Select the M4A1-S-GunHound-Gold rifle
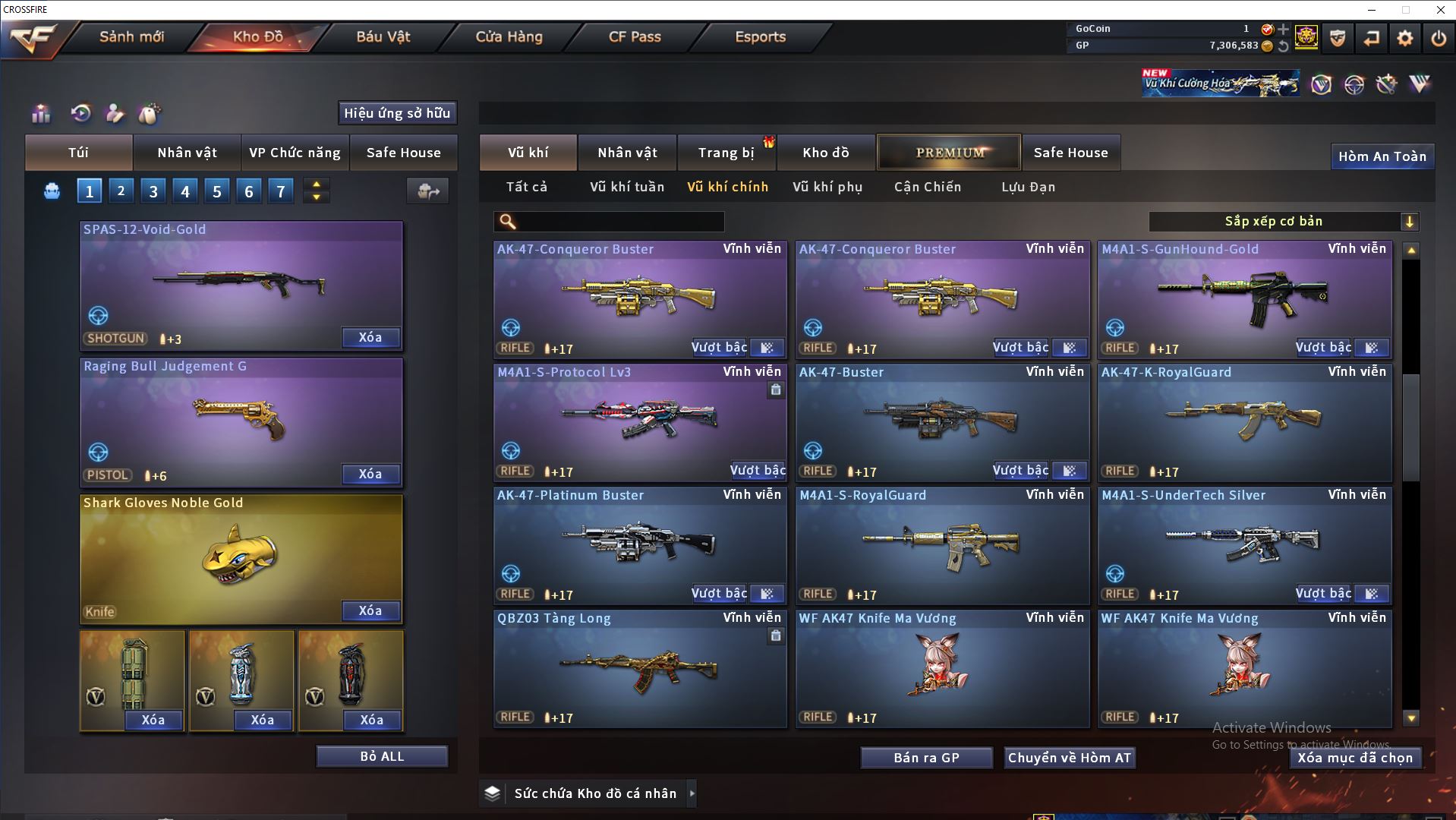 click(1245, 298)
